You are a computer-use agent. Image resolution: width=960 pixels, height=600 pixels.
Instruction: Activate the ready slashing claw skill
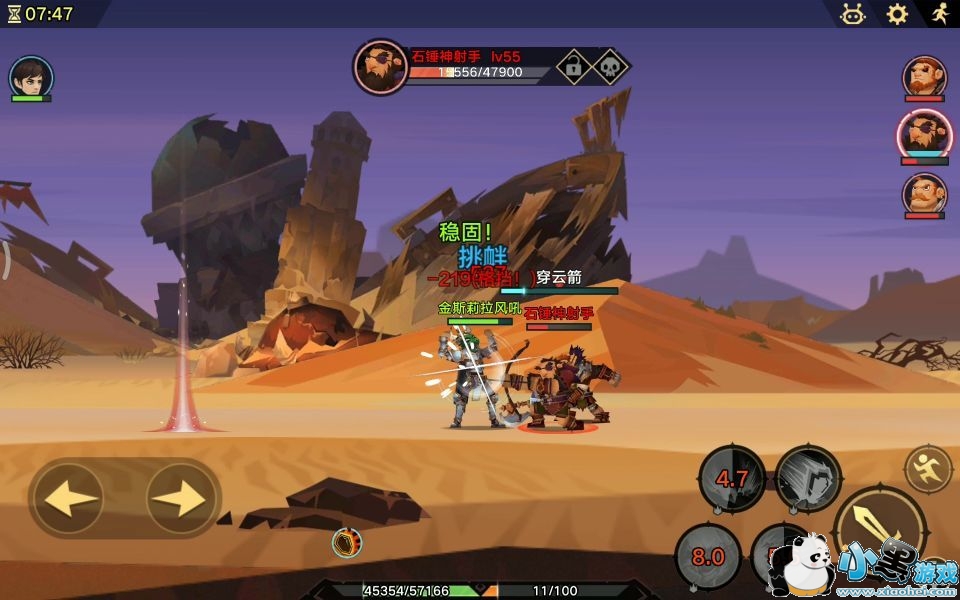(x=808, y=478)
